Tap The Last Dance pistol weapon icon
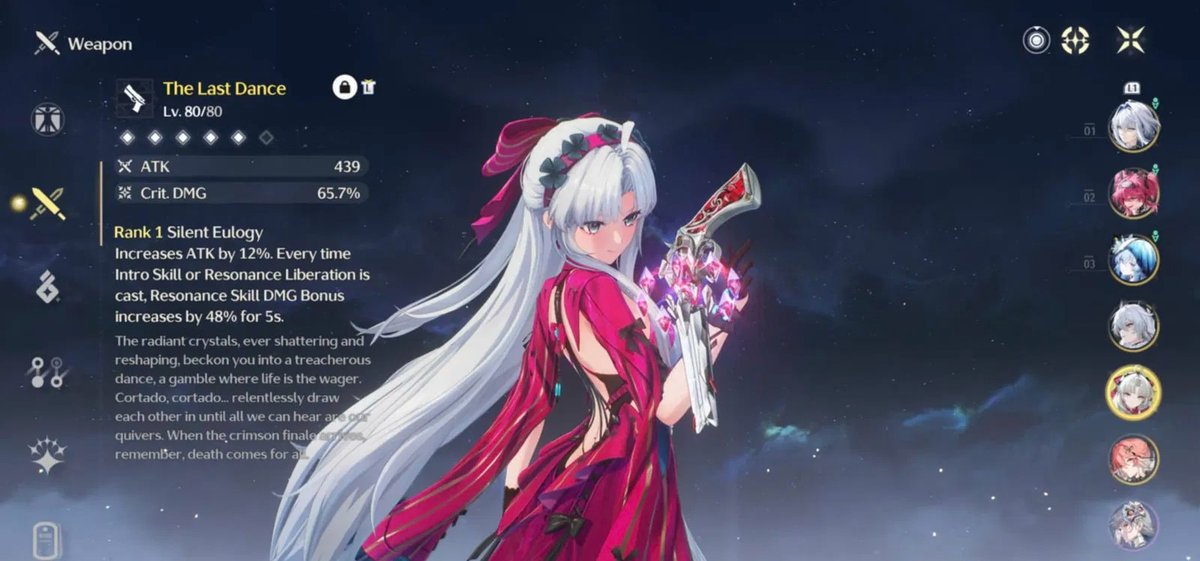Image resolution: width=1200 pixels, height=561 pixels. 134,98
